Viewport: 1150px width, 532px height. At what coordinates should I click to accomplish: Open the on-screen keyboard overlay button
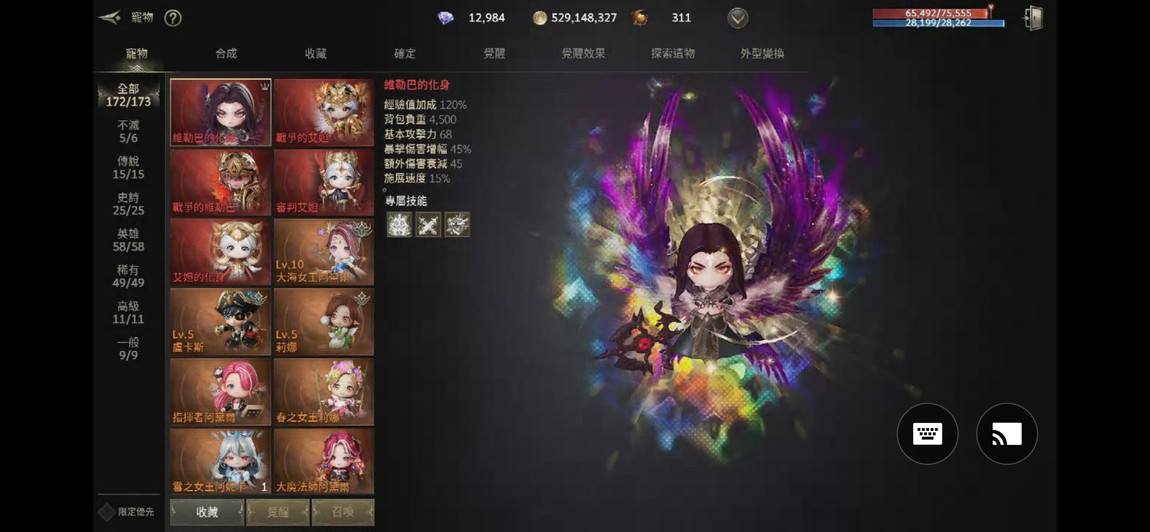point(927,434)
